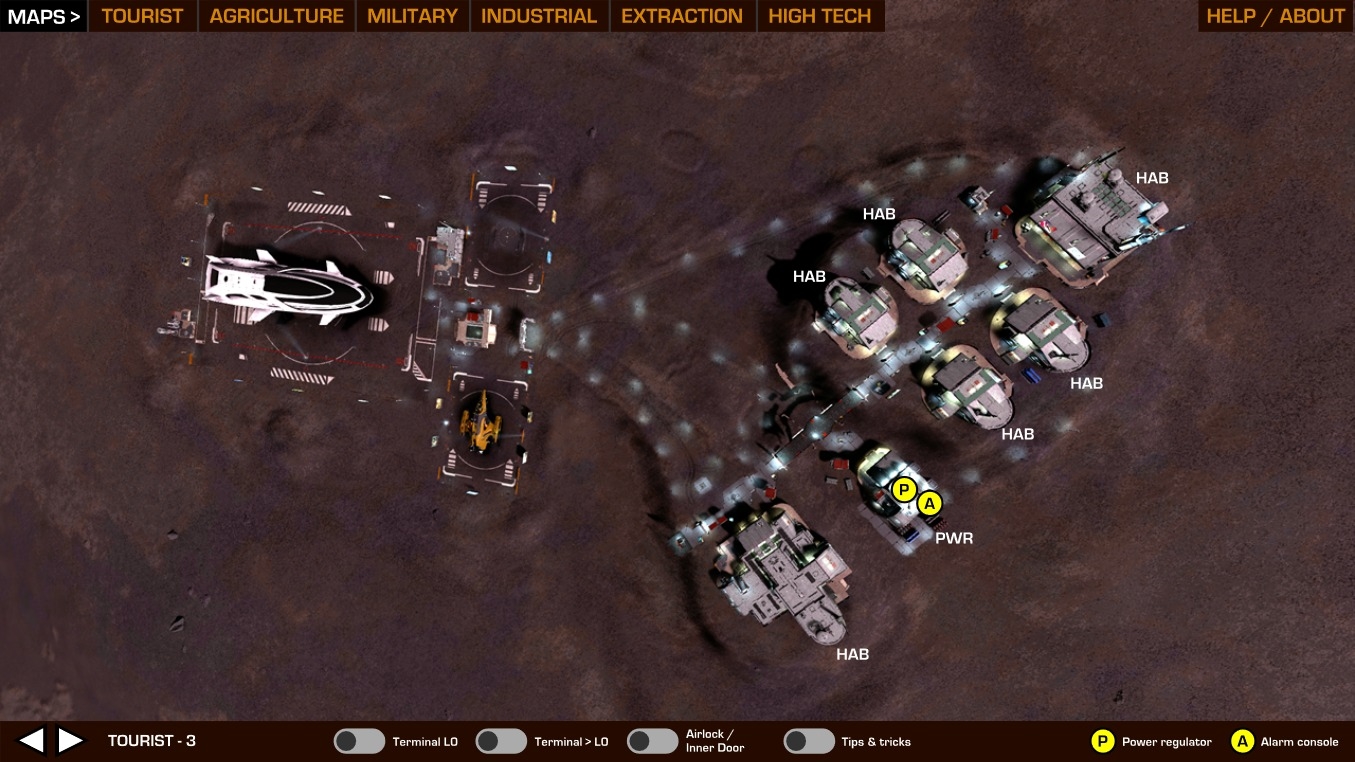This screenshot has height=762, width=1355.
Task: Toggle the Terminal L0 switch
Action: [359, 741]
